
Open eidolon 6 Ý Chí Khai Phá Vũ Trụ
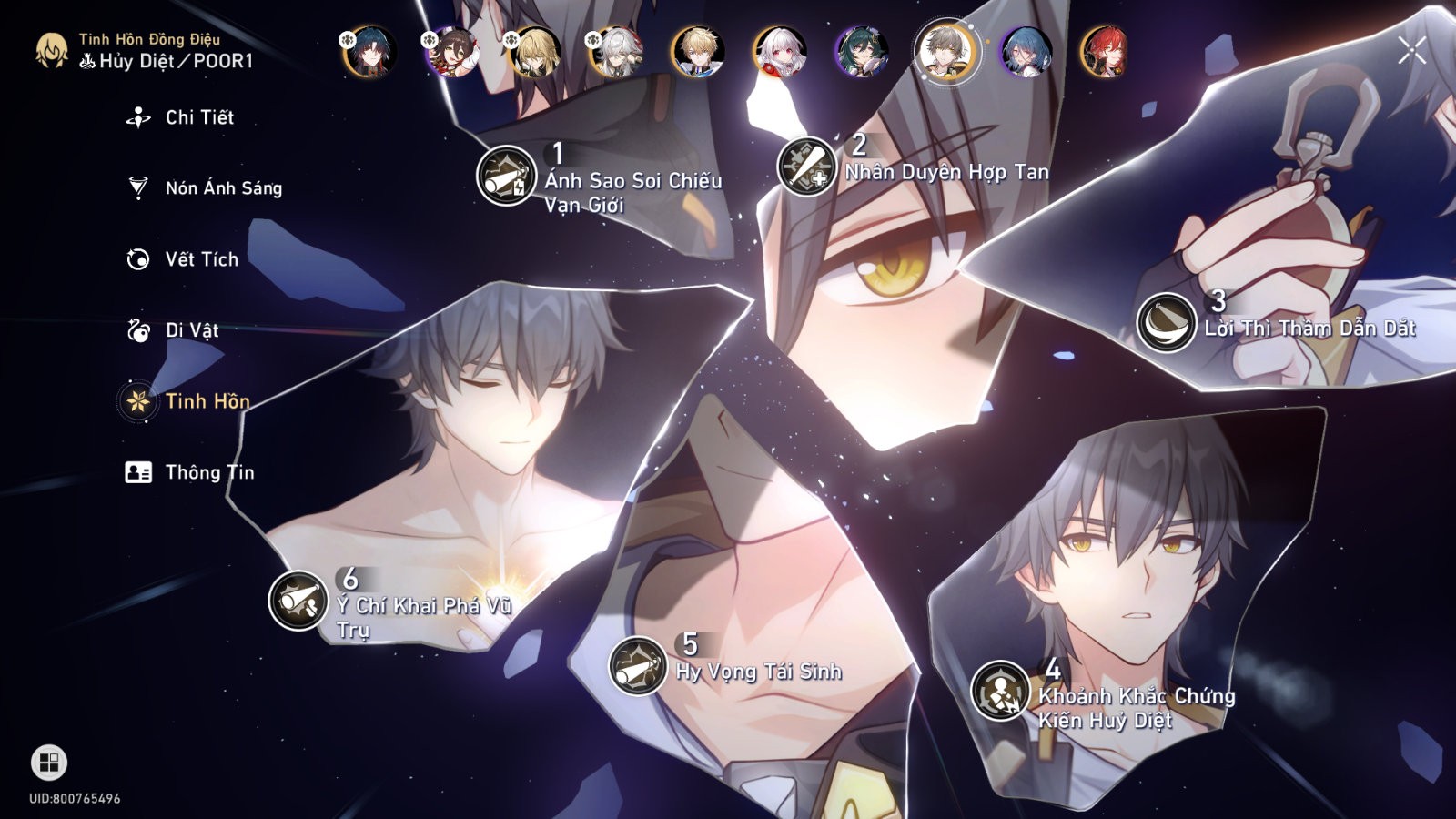(298, 601)
